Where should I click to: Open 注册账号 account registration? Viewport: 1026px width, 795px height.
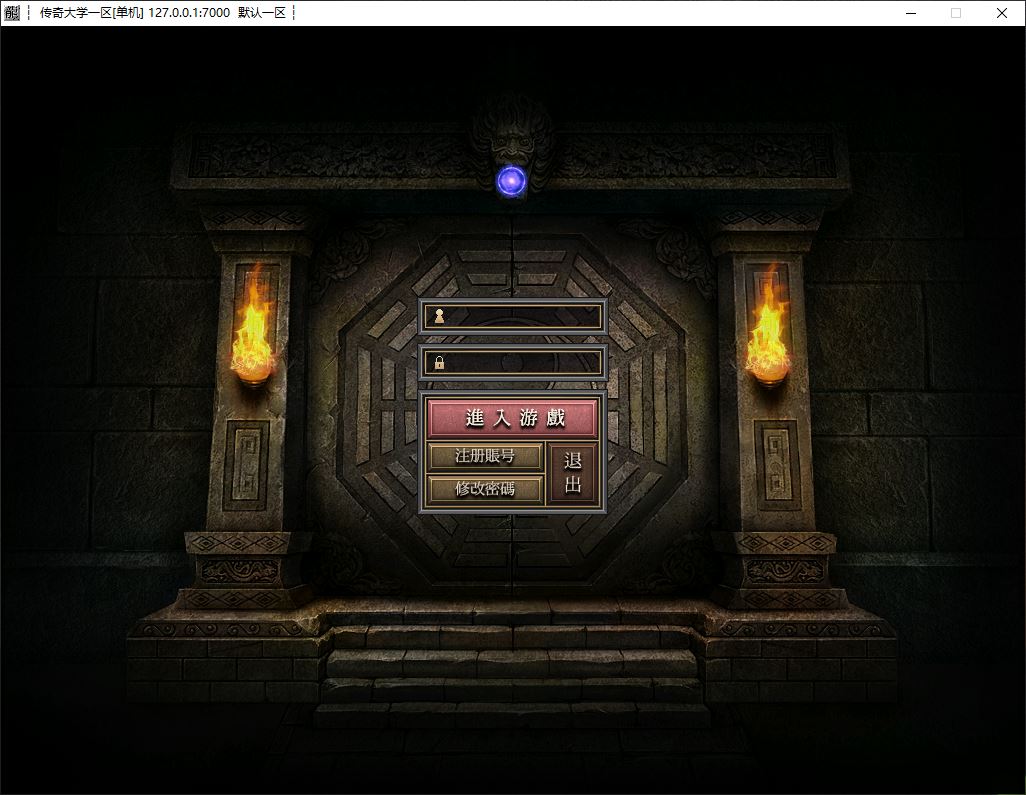coord(485,457)
